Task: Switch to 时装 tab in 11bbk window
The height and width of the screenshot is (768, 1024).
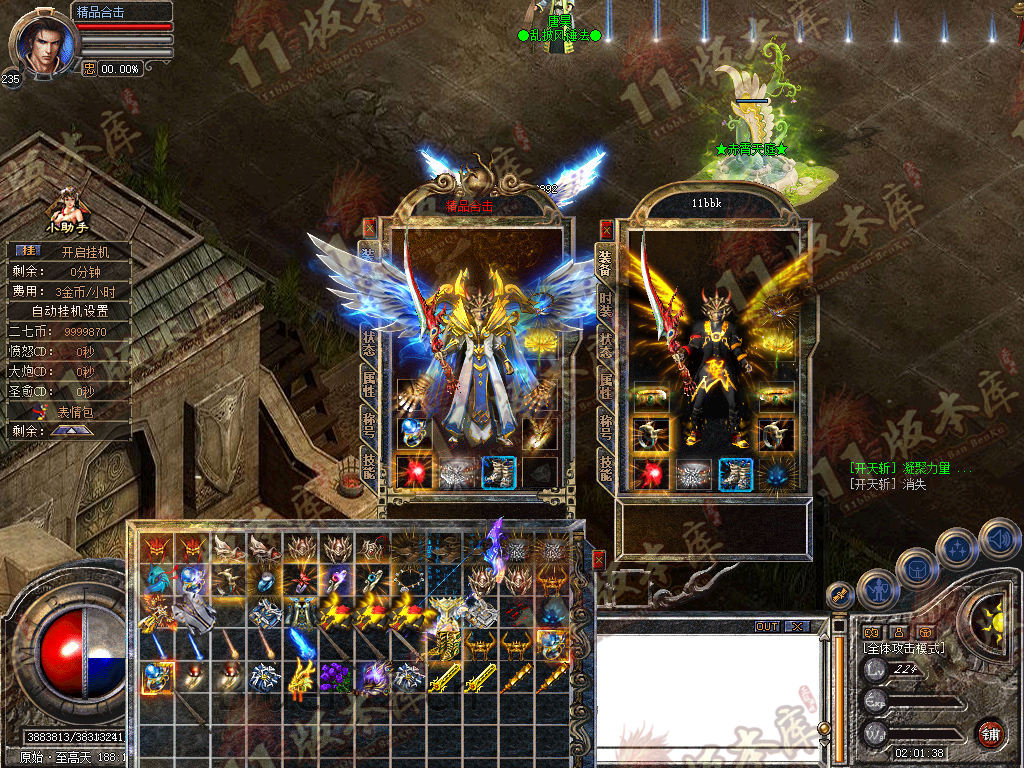Action: 606,302
